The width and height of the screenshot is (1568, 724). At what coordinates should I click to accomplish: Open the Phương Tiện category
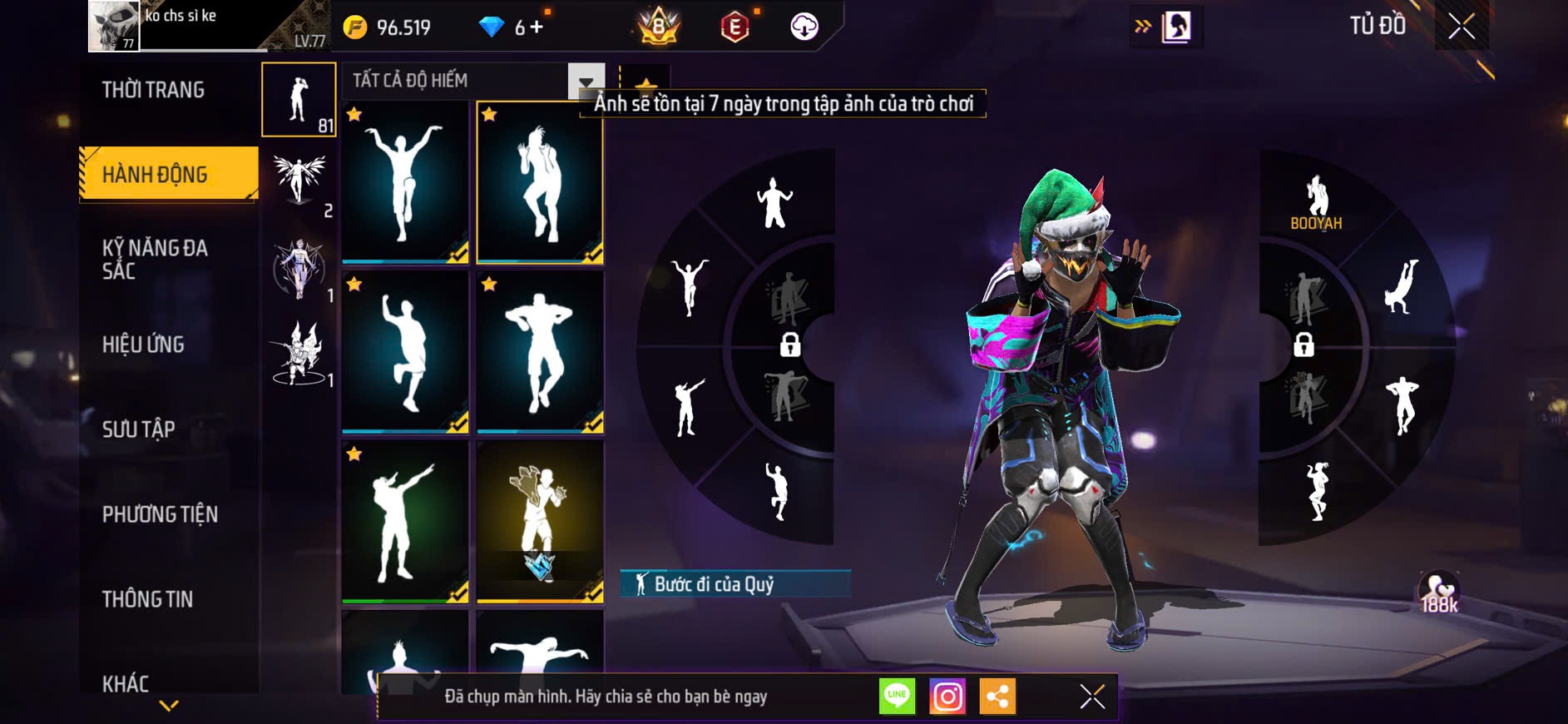[x=160, y=514]
